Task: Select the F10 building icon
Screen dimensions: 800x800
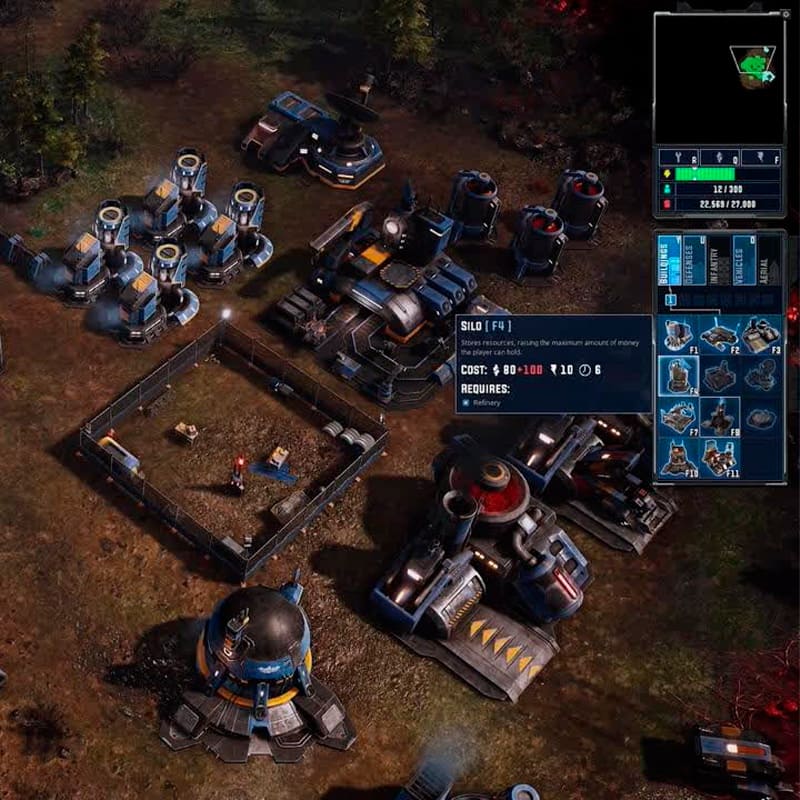Action: click(677, 458)
